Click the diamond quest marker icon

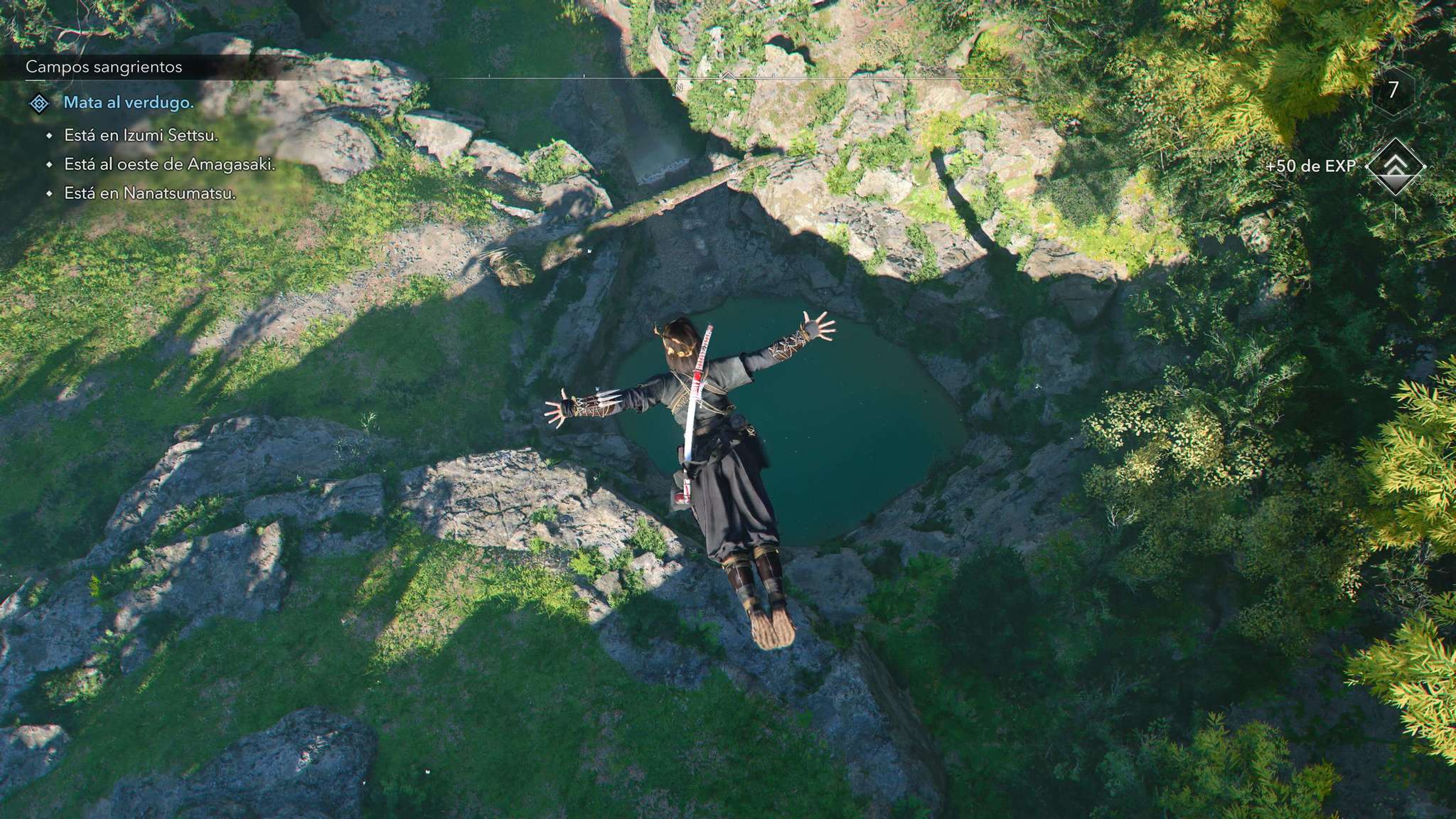click(x=39, y=104)
